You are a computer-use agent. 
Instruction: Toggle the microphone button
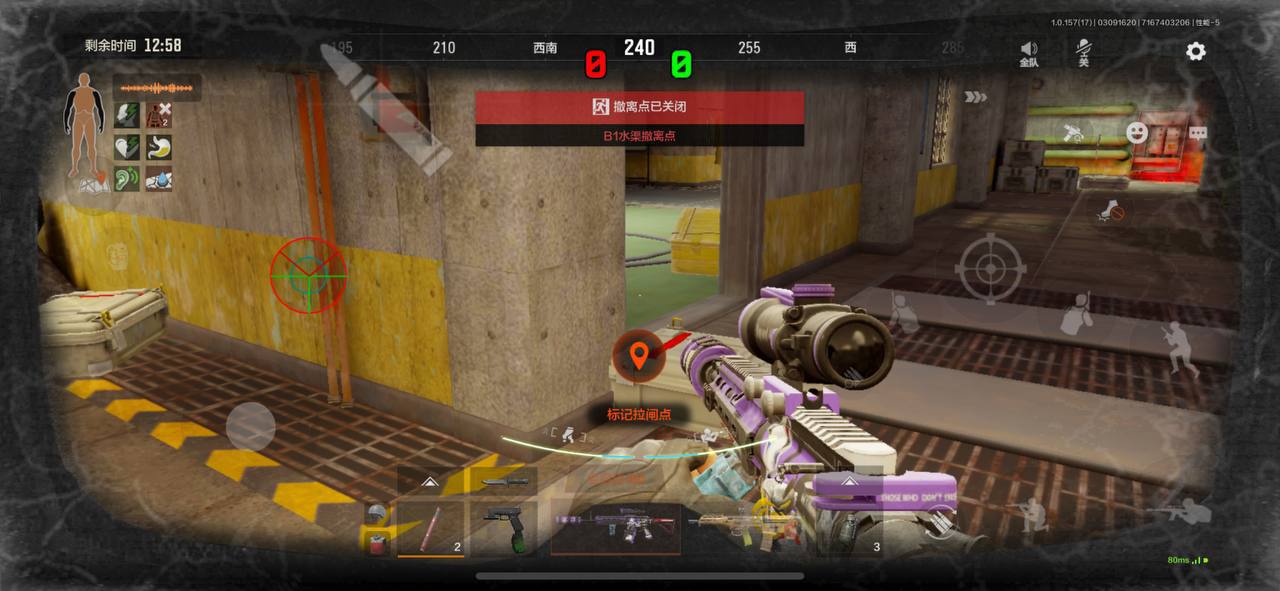pos(1083,52)
